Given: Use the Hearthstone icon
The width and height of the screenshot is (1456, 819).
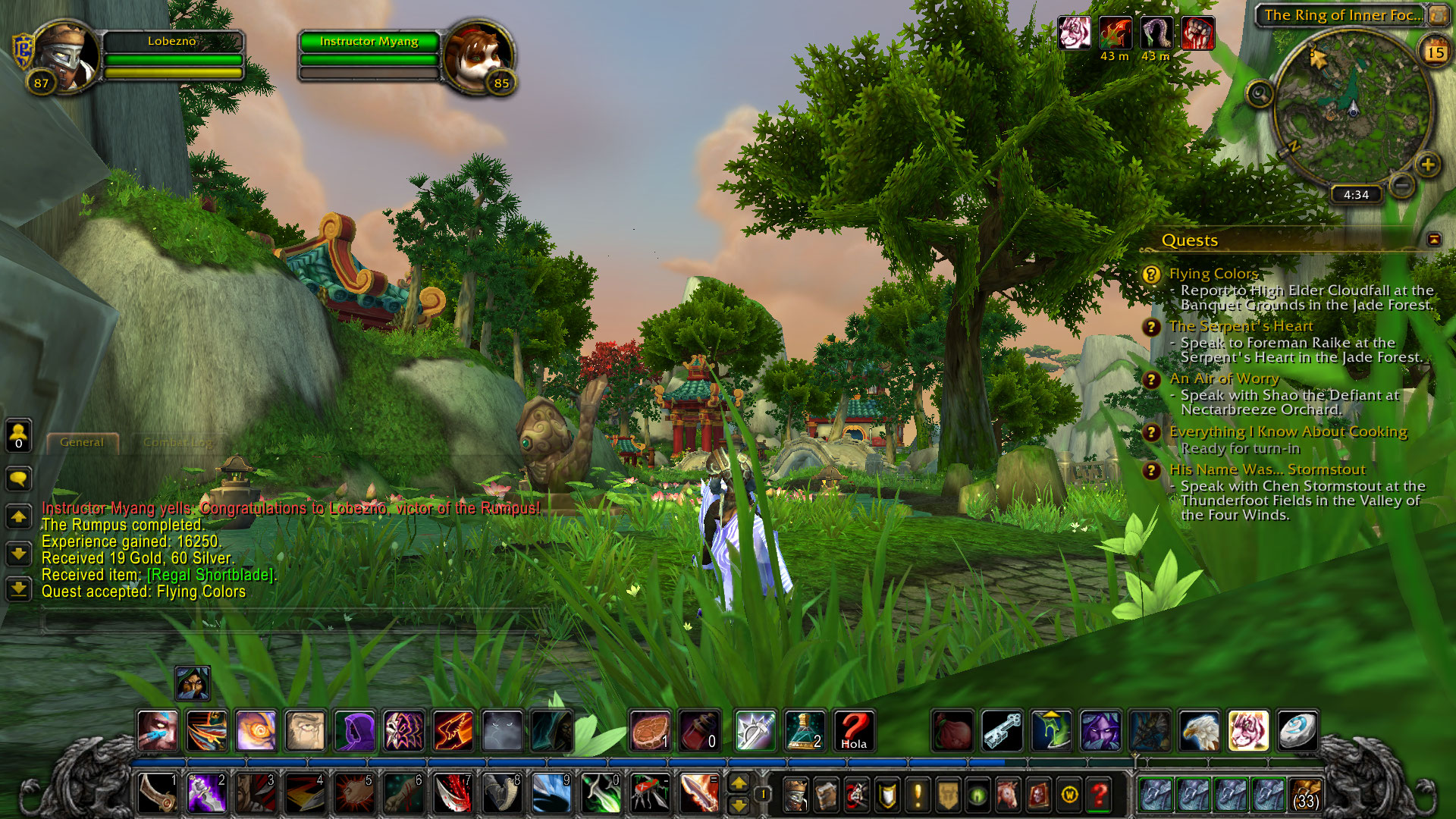Looking at the screenshot, I should [1297, 730].
